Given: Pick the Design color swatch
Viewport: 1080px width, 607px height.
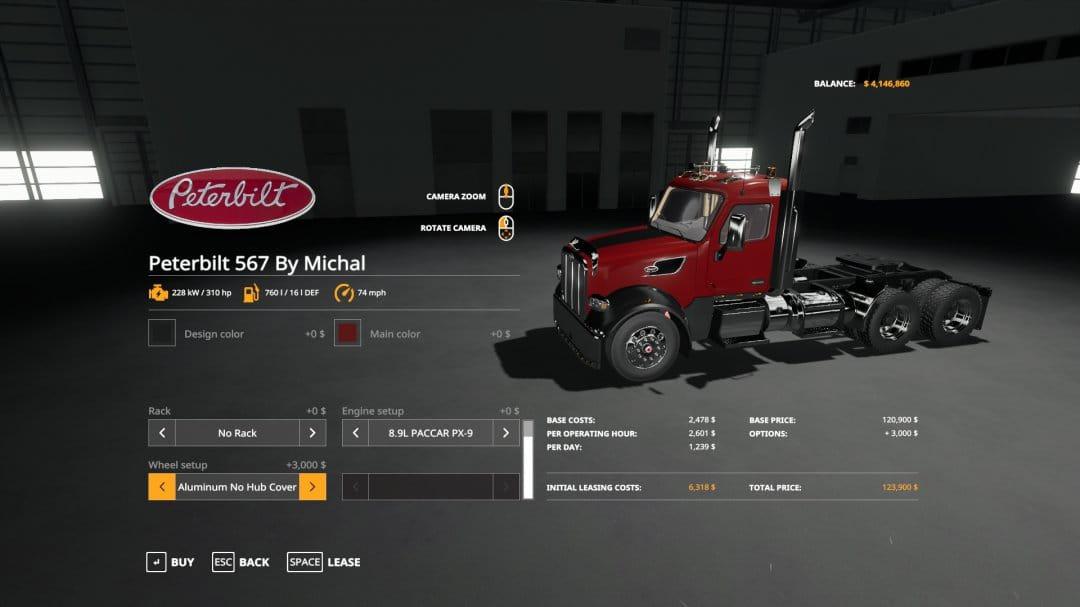Looking at the screenshot, I should (x=162, y=333).
